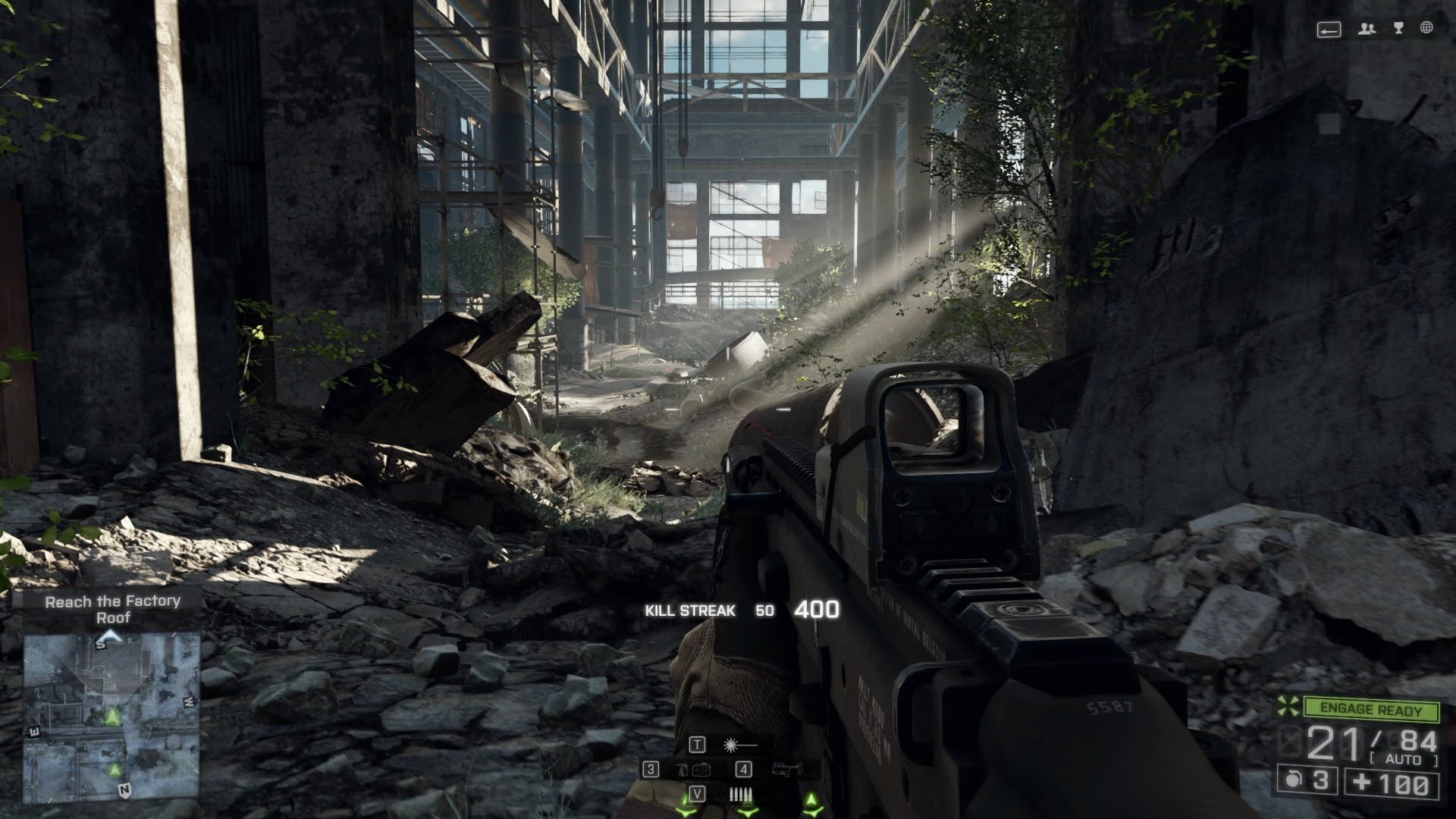1456x819 pixels.
Task: View the trophy awards icon
Action: [1398, 29]
